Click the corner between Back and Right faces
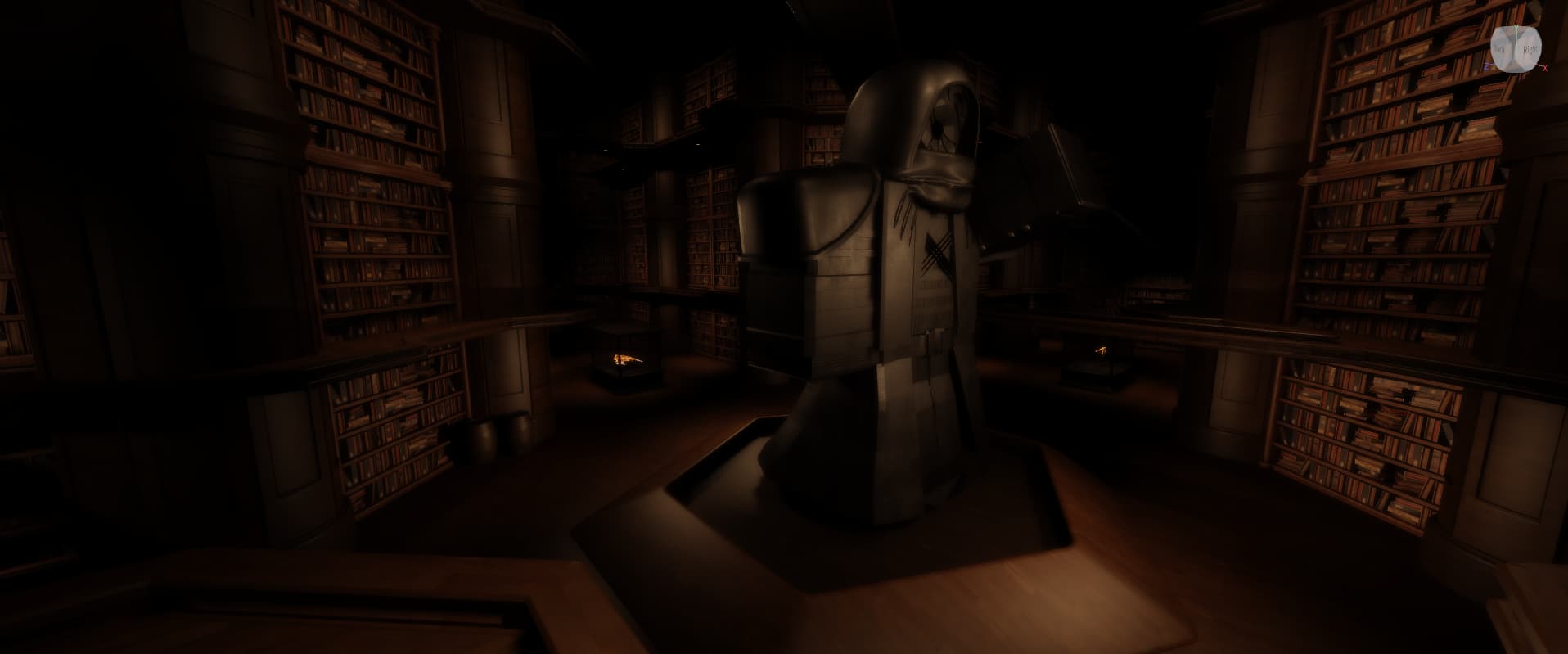 pos(1515,49)
